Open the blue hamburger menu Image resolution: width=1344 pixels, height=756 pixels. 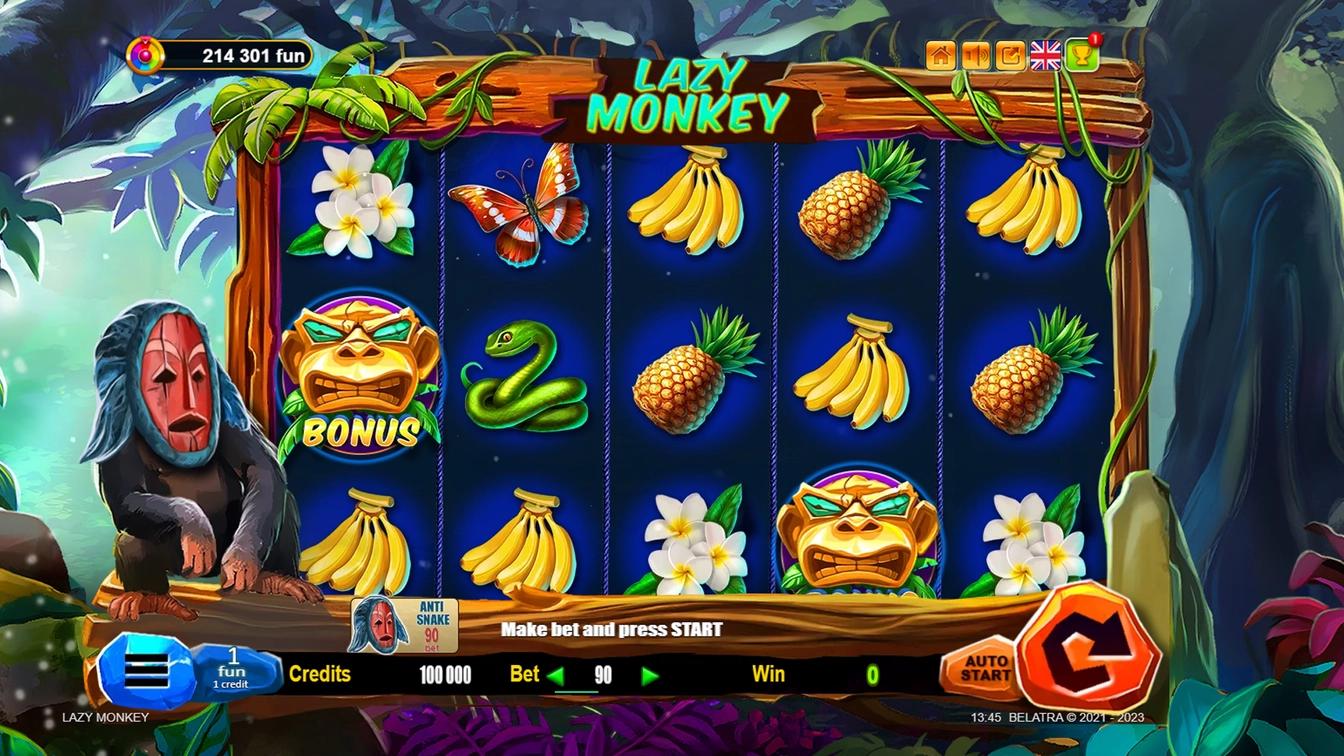145,672
